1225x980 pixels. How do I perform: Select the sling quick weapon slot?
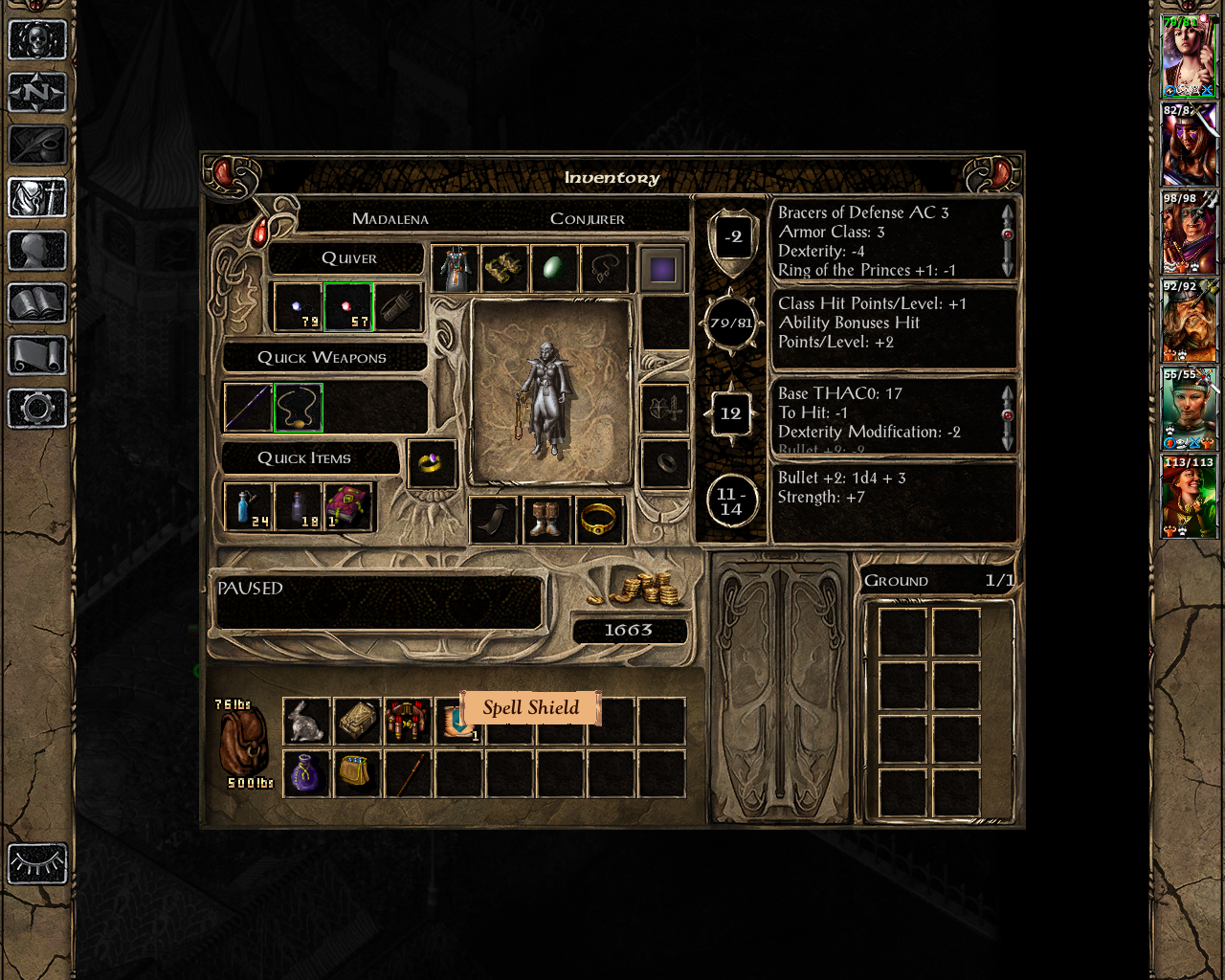click(x=298, y=407)
